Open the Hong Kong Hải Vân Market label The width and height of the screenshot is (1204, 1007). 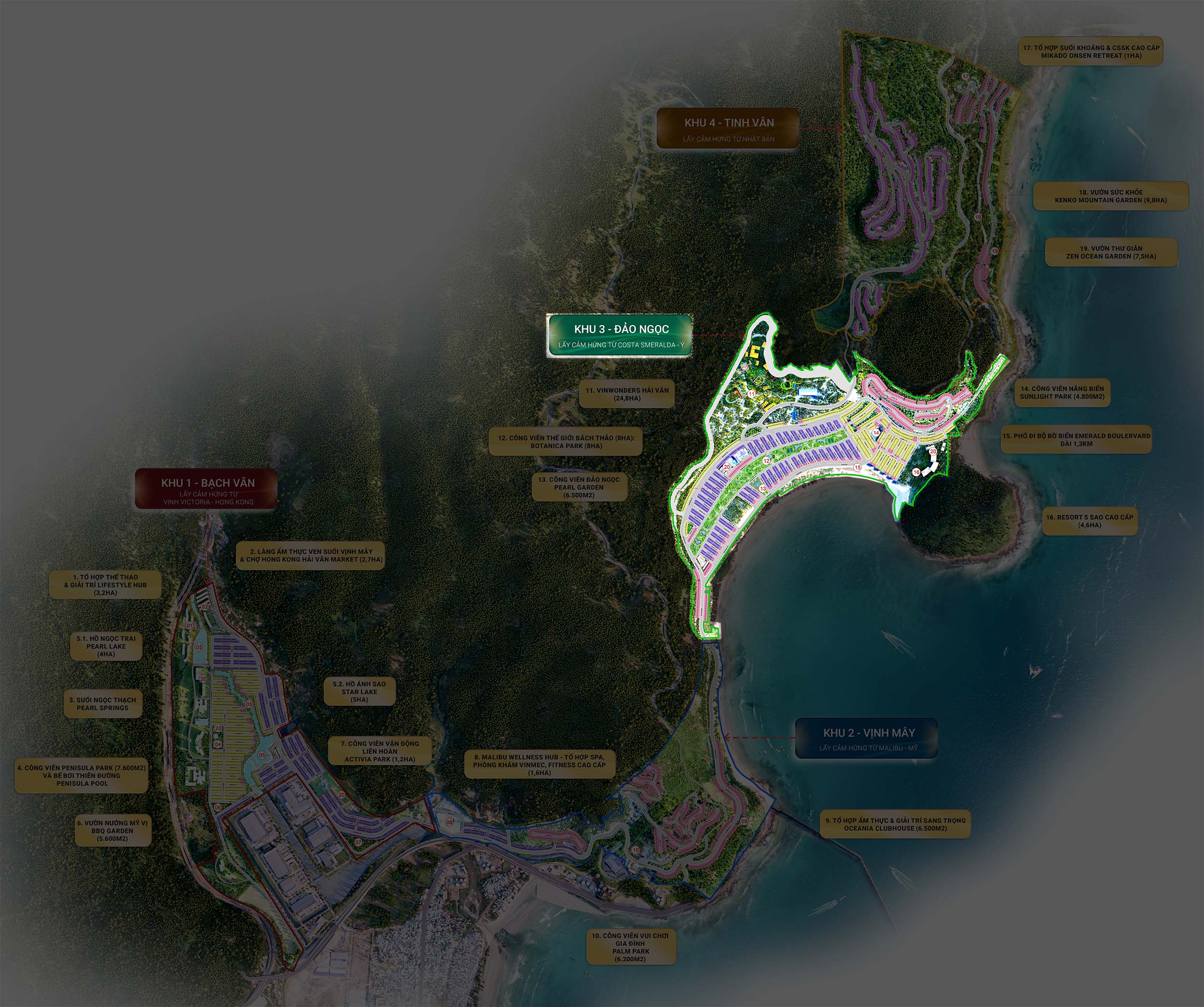point(311,555)
